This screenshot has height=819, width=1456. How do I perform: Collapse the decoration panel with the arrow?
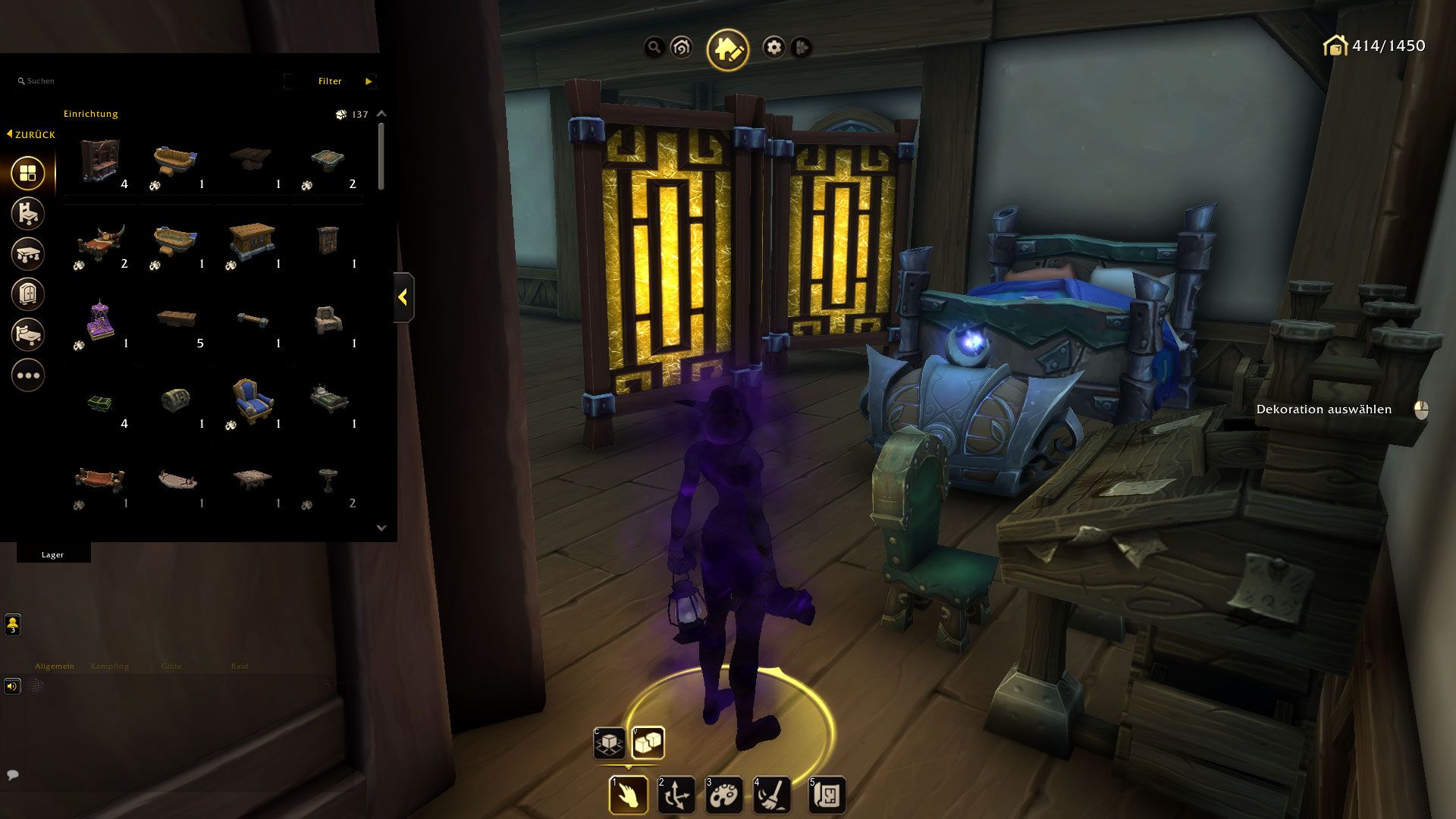403,297
